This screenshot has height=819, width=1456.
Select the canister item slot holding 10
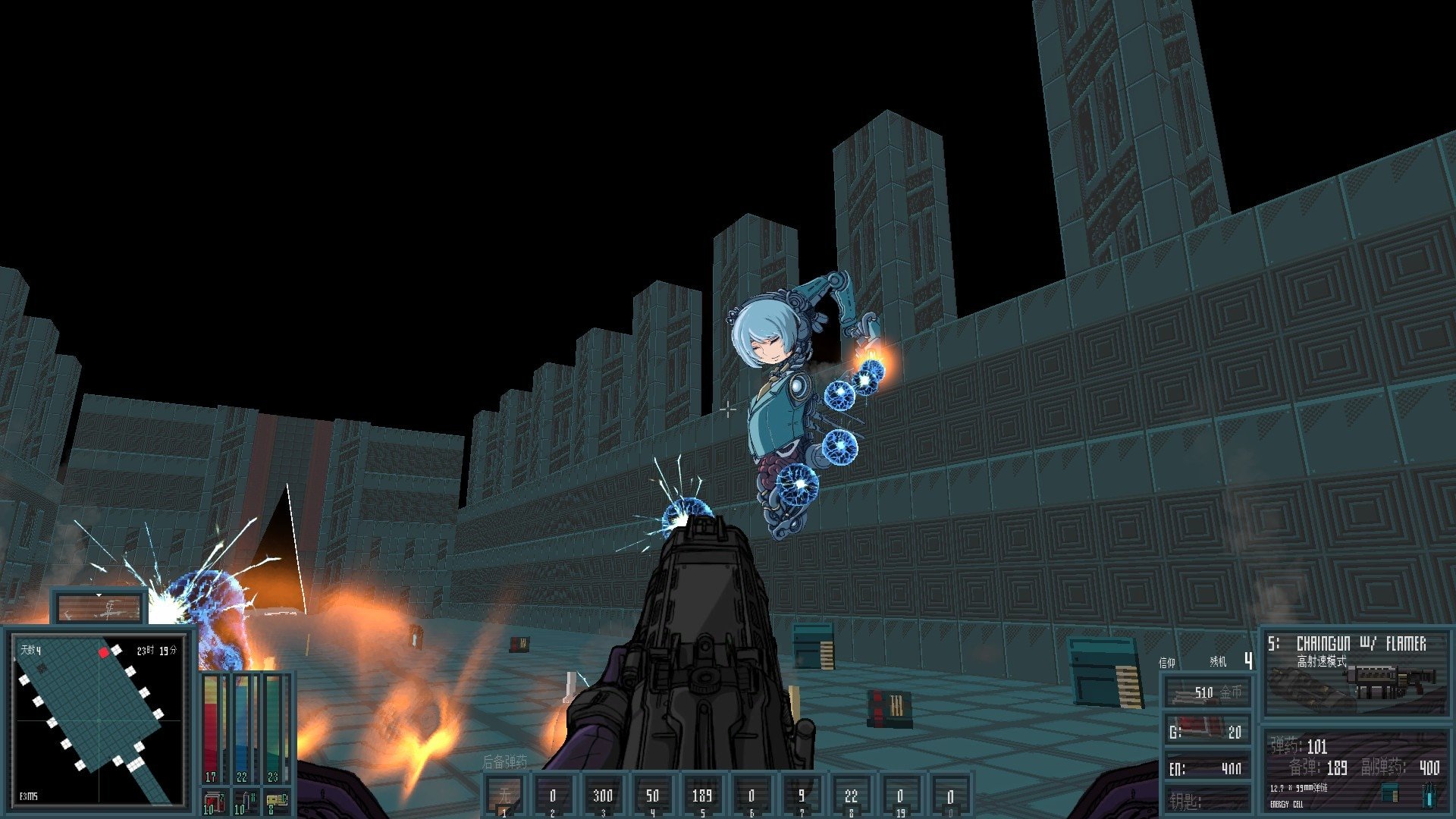tap(244, 802)
